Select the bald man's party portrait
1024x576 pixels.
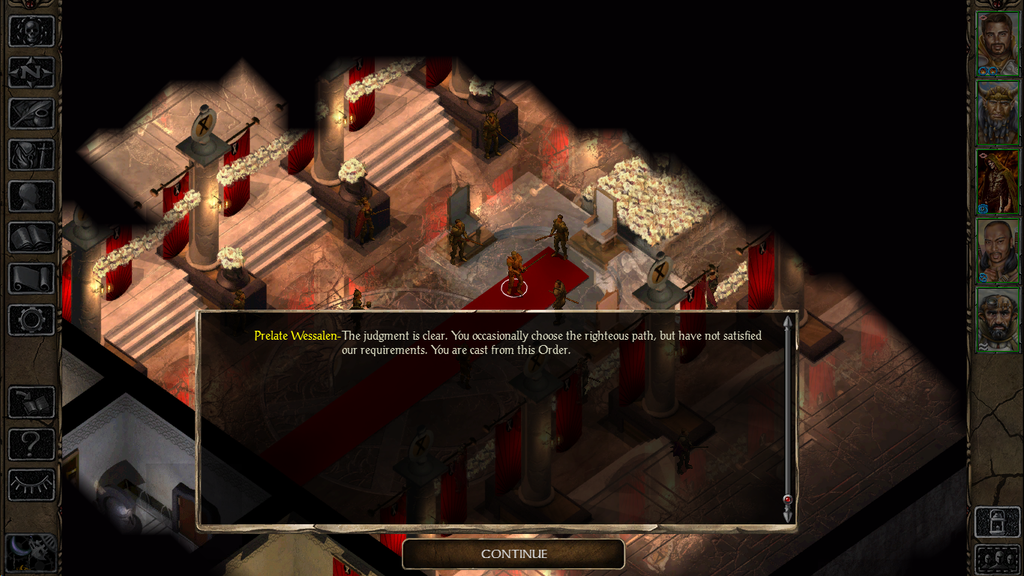(997, 251)
